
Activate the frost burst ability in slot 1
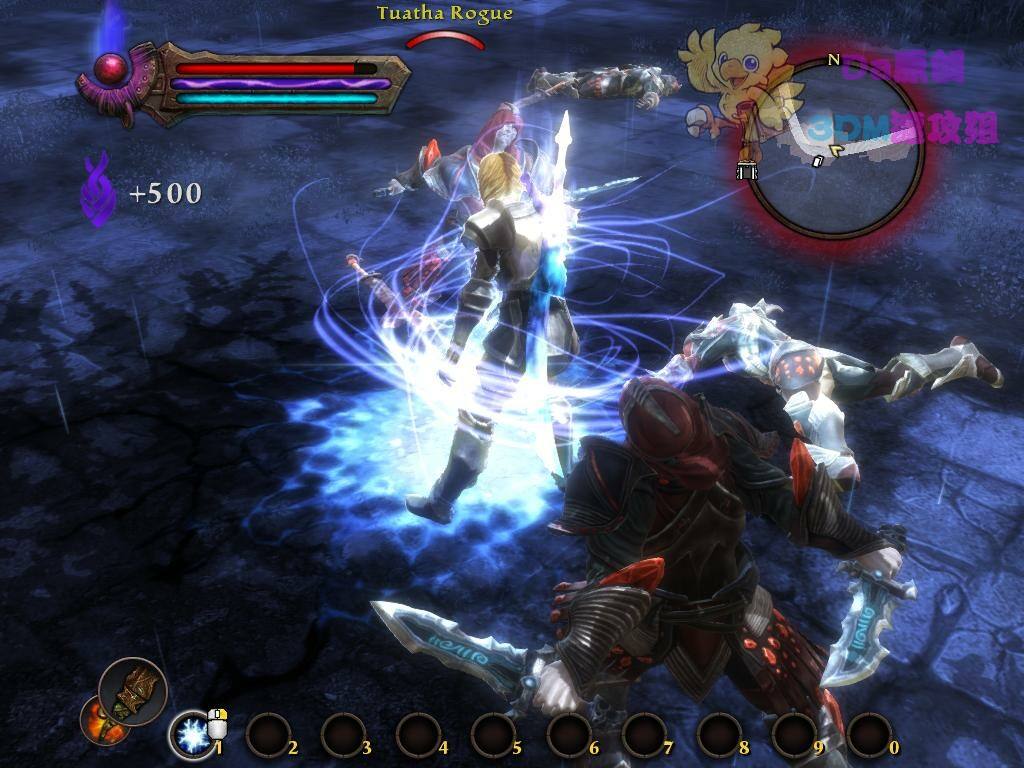point(189,735)
